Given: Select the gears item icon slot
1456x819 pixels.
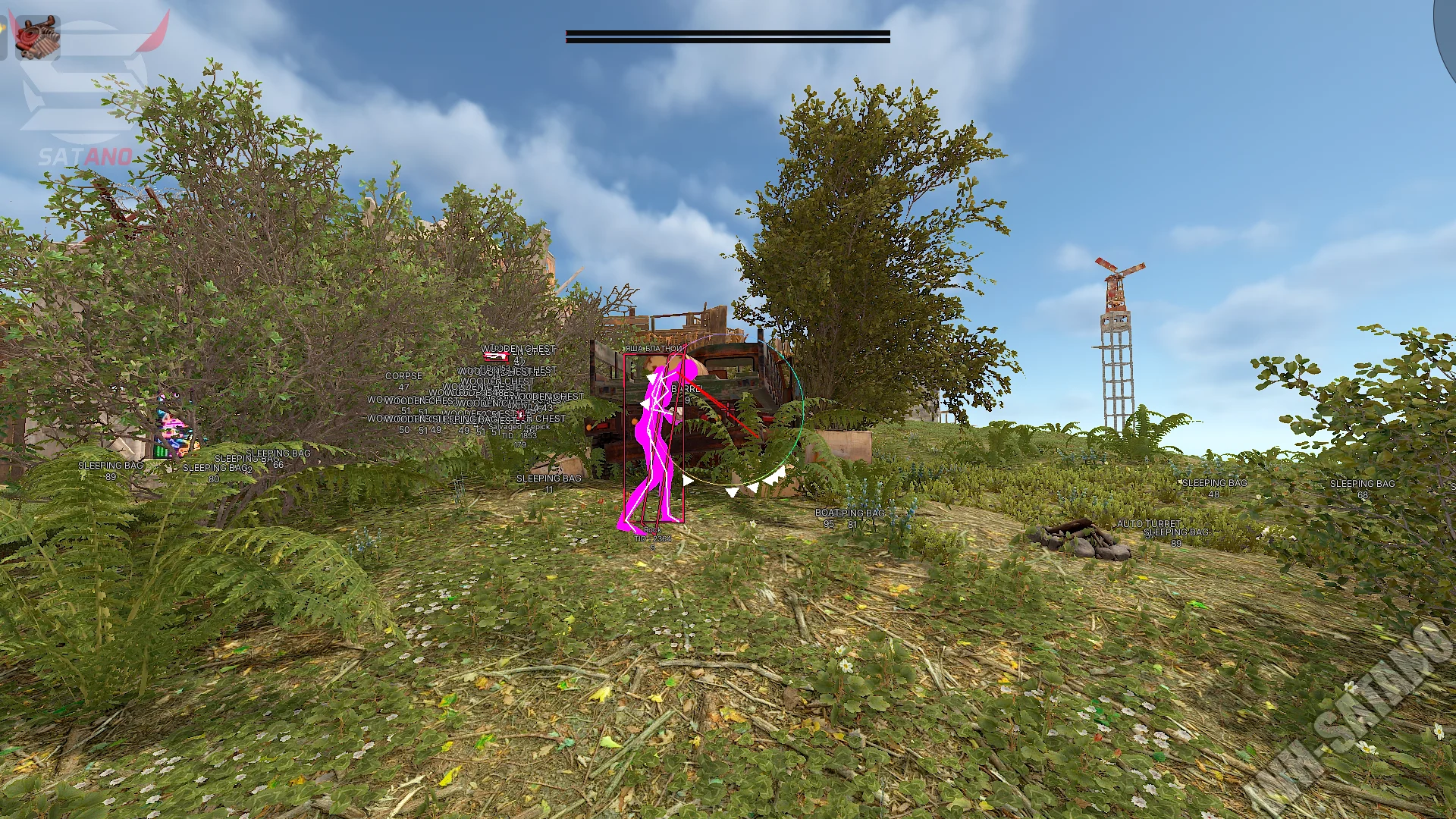Looking at the screenshot, I should (37, 36).
